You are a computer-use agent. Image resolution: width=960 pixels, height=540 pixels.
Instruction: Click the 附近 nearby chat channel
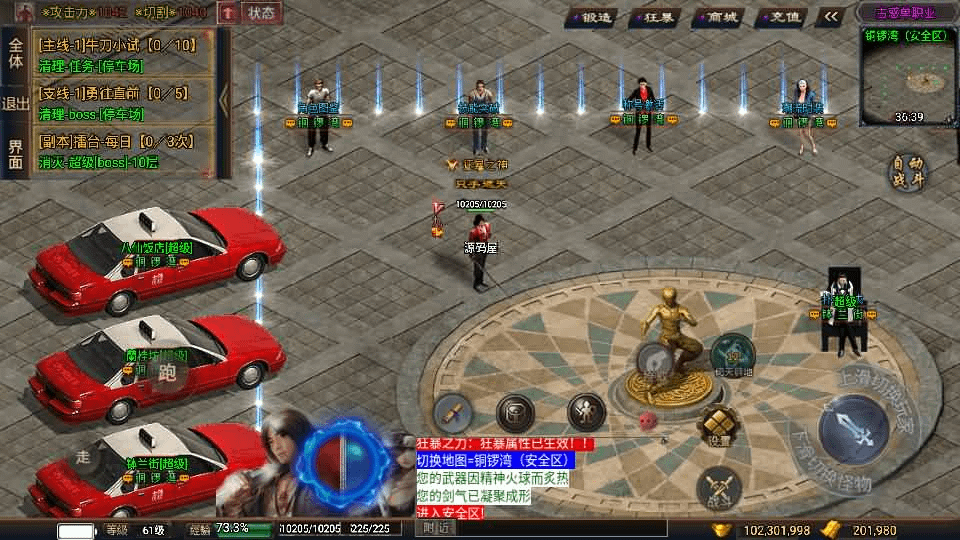point(437,527)
